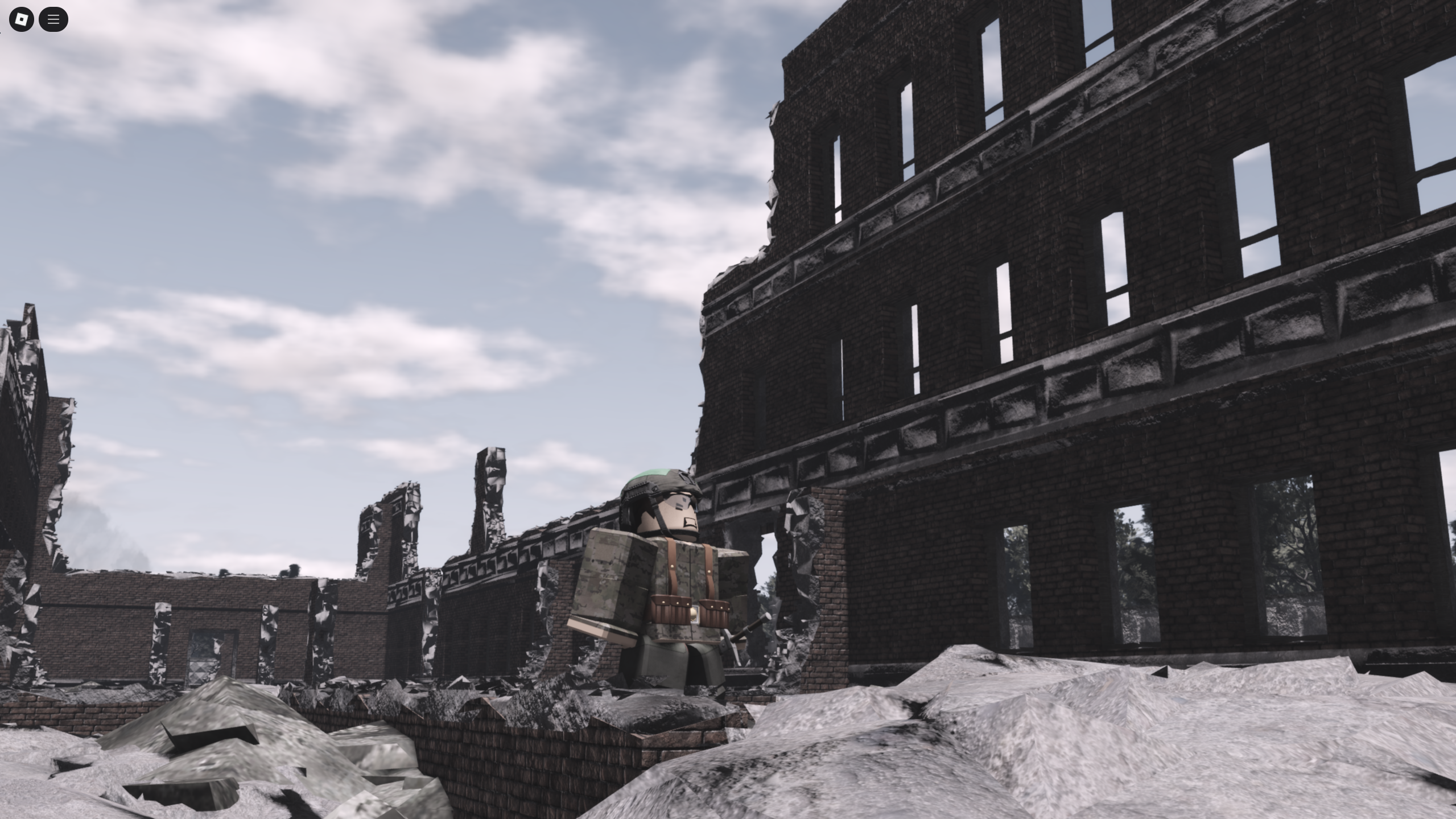Open the Roblox hamburger menu
This screenshot has width=1456, height=819.
pos(53,19)
